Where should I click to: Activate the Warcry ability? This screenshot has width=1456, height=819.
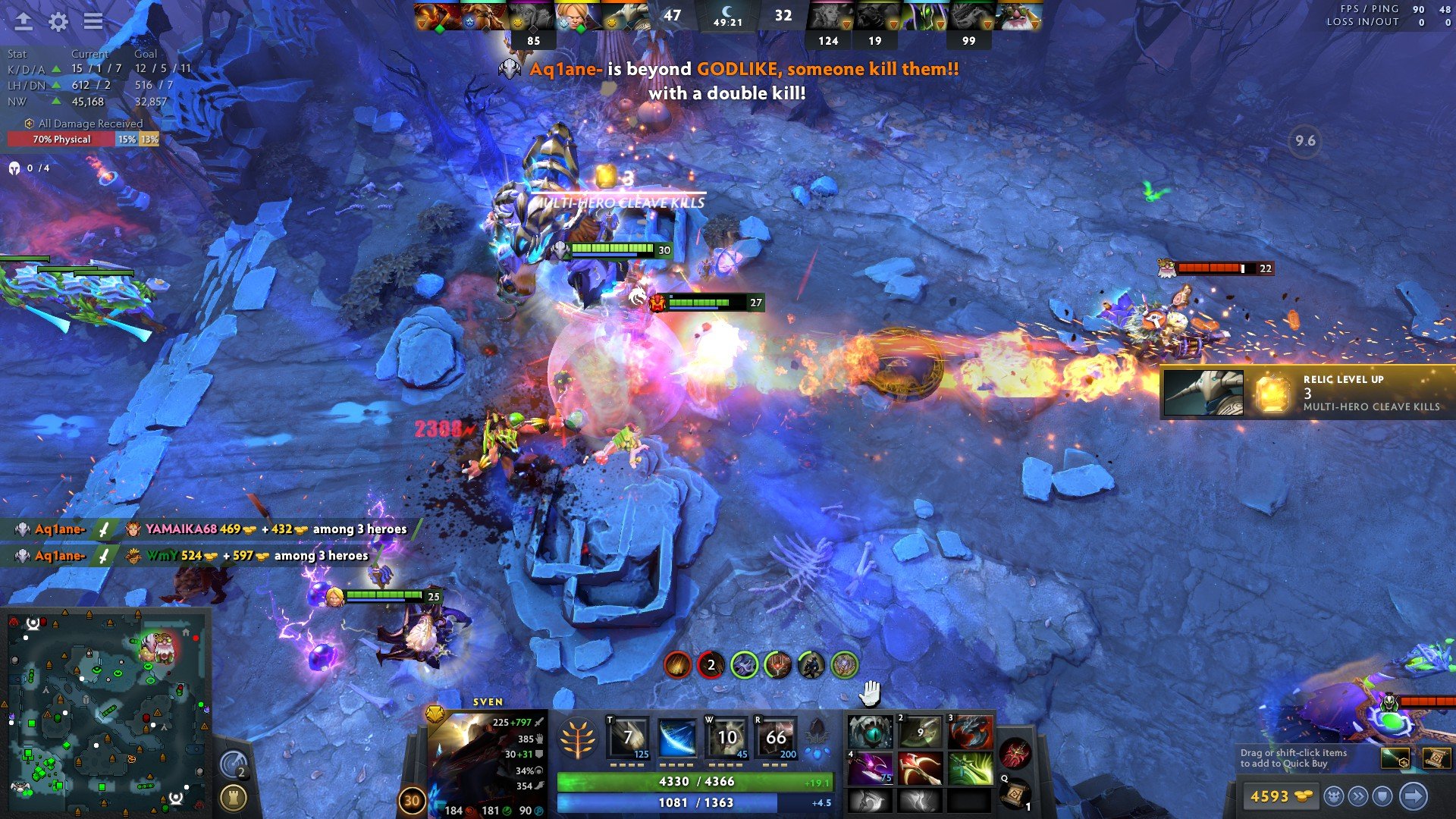coord(726,737)
